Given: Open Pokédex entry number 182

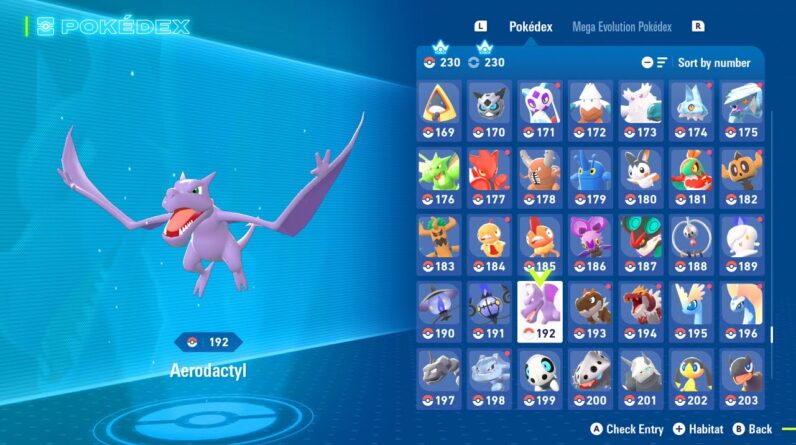Looking at the screenshot, I should [x=743, y=176].
